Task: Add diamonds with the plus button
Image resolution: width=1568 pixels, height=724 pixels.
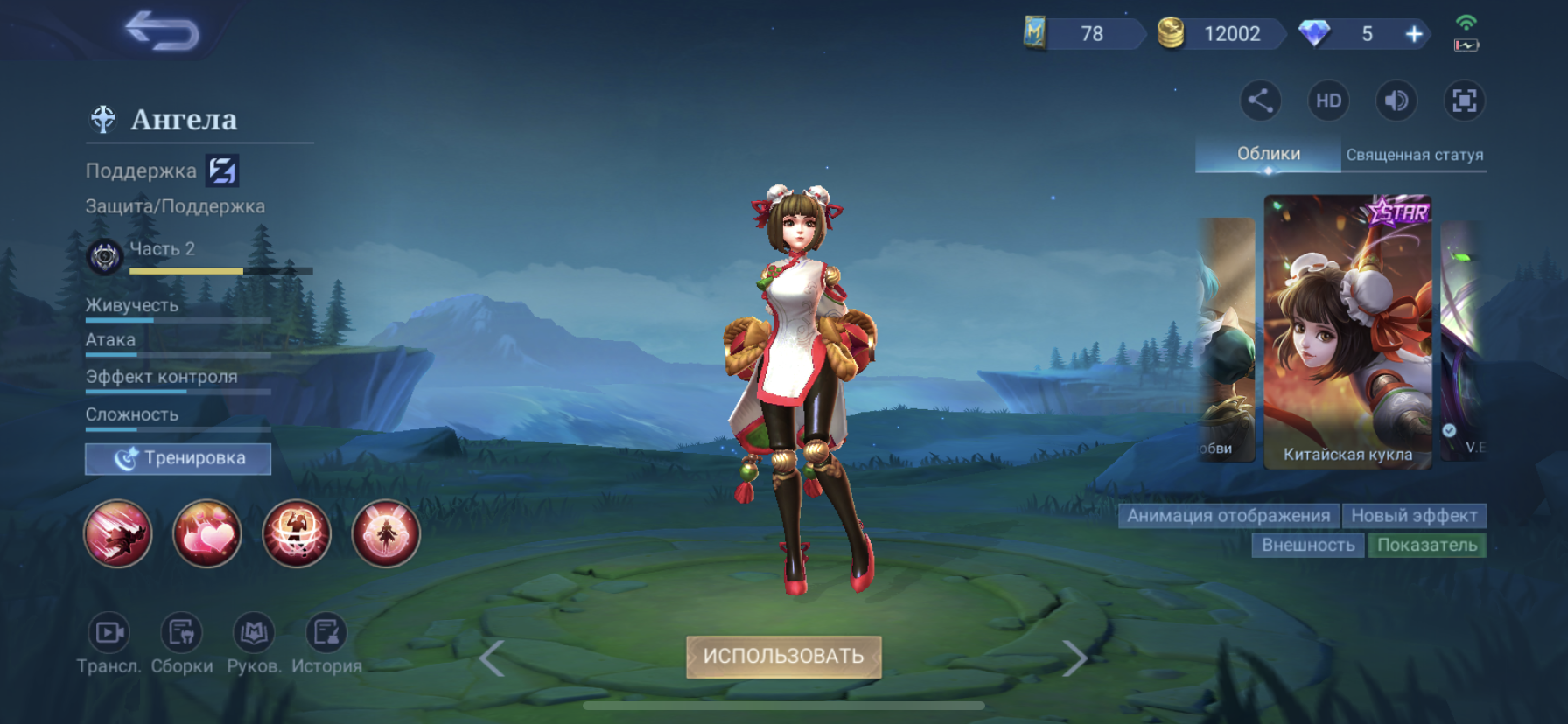Action: click(x=1414, y=34)
